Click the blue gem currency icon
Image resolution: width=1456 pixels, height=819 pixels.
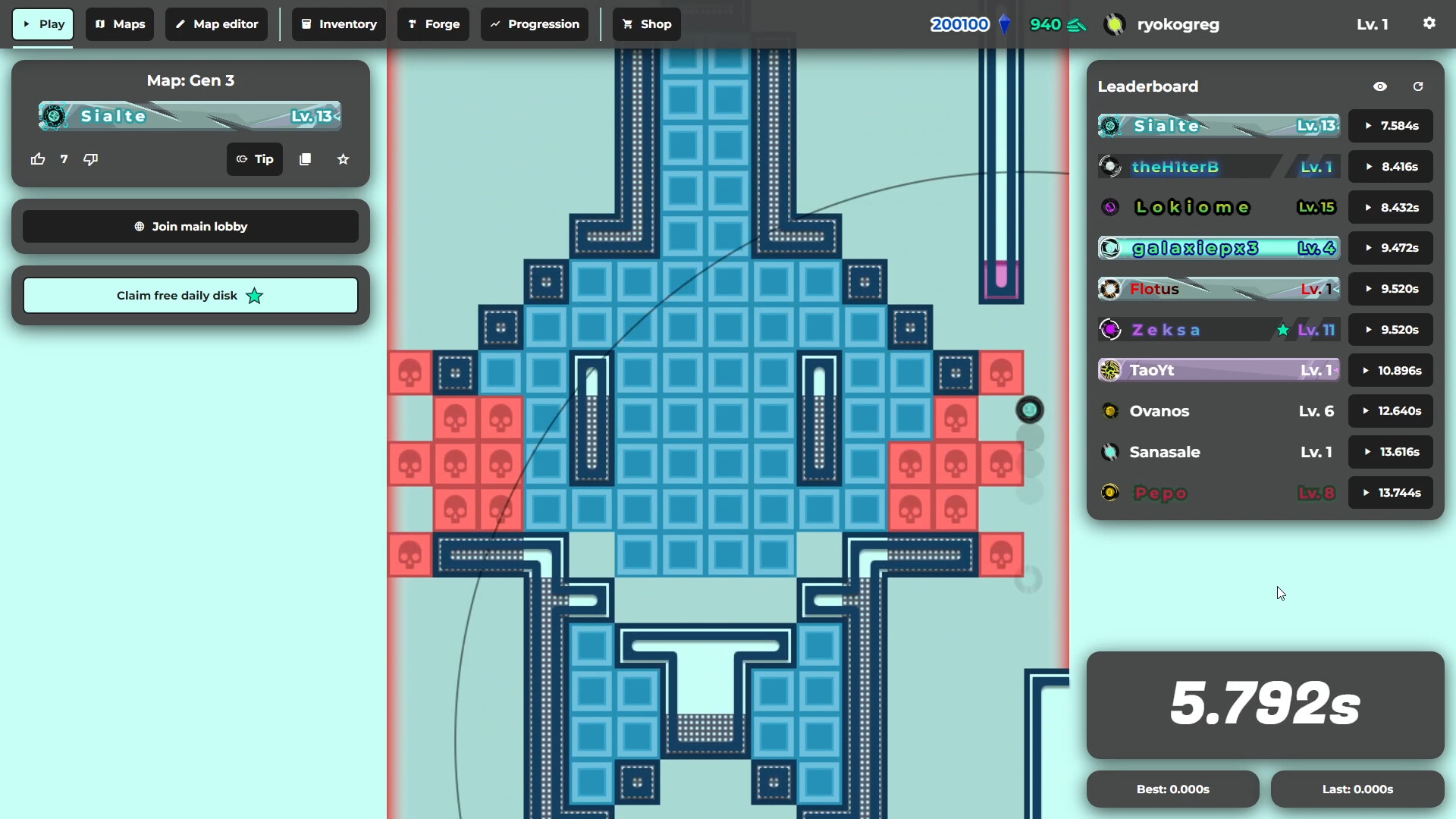tap(1006, 24)
